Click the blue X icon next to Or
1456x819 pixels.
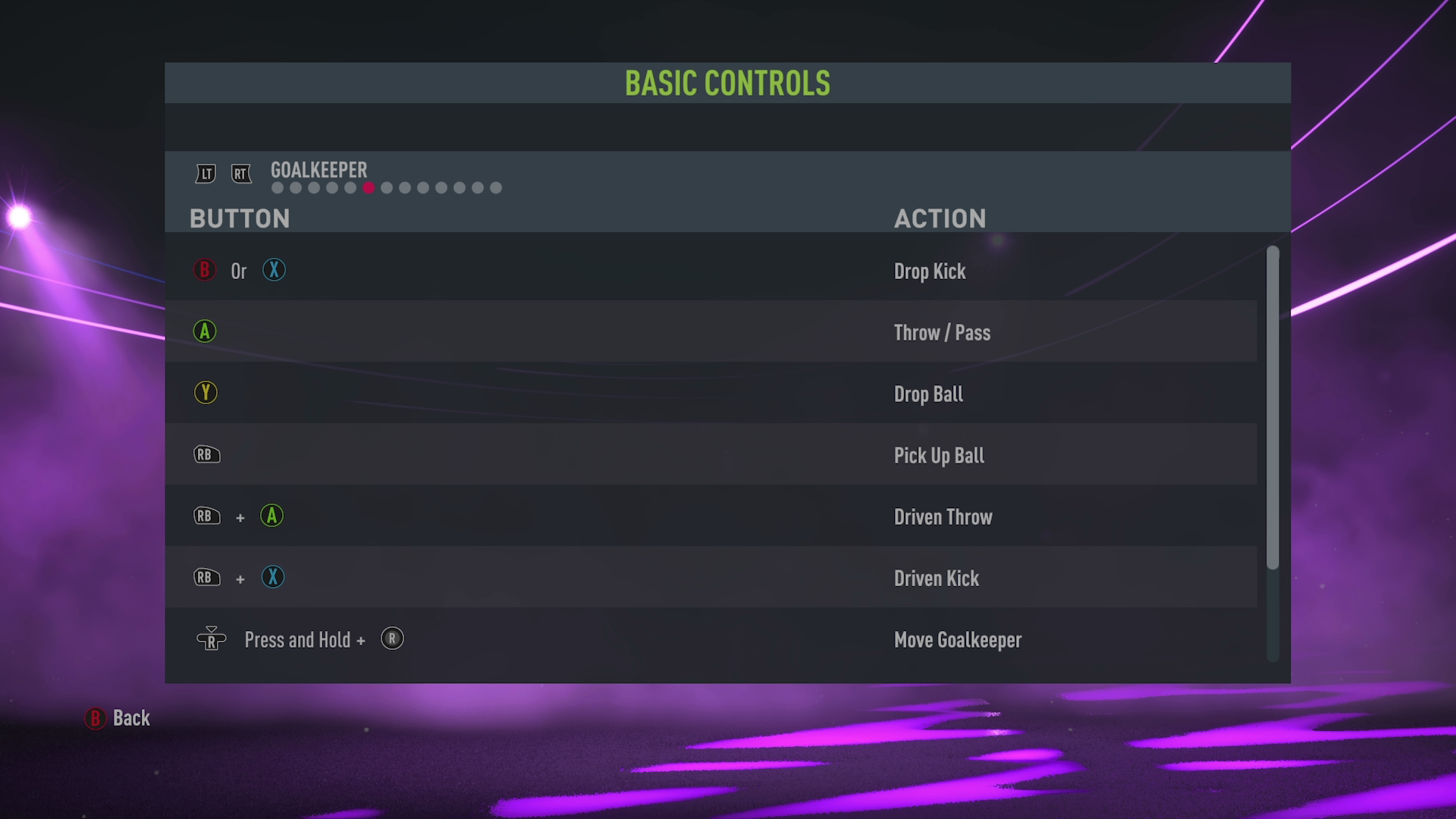[274, 270]
